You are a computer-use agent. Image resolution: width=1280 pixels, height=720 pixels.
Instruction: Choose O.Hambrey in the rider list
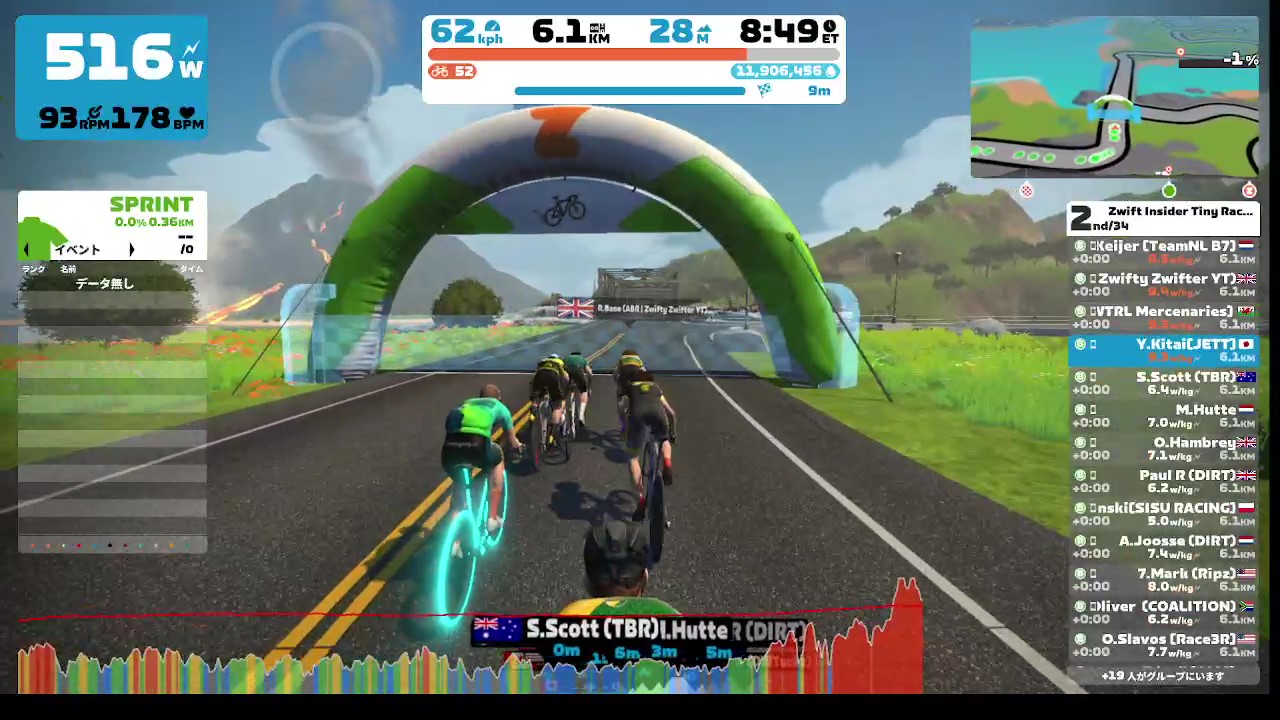(x=1163, y=449)
